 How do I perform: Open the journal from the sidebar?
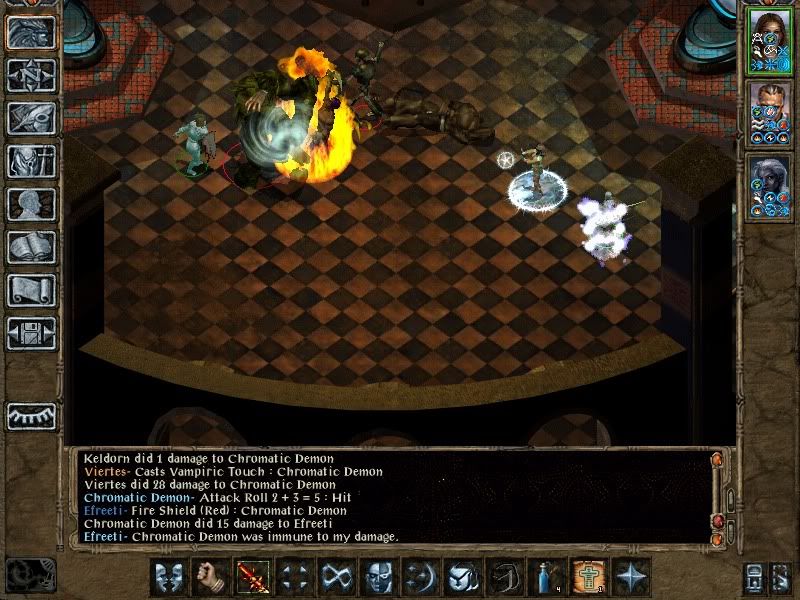31,118
